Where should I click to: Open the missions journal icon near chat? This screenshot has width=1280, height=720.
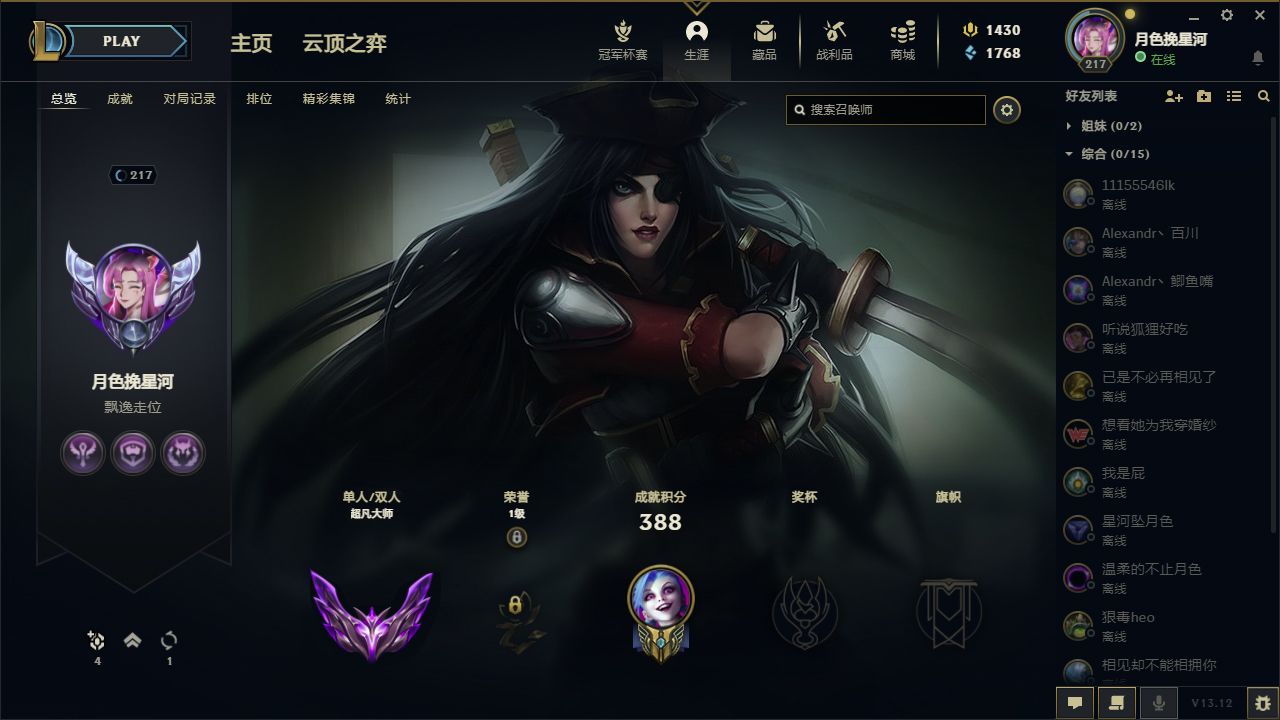pos(1114,703)
